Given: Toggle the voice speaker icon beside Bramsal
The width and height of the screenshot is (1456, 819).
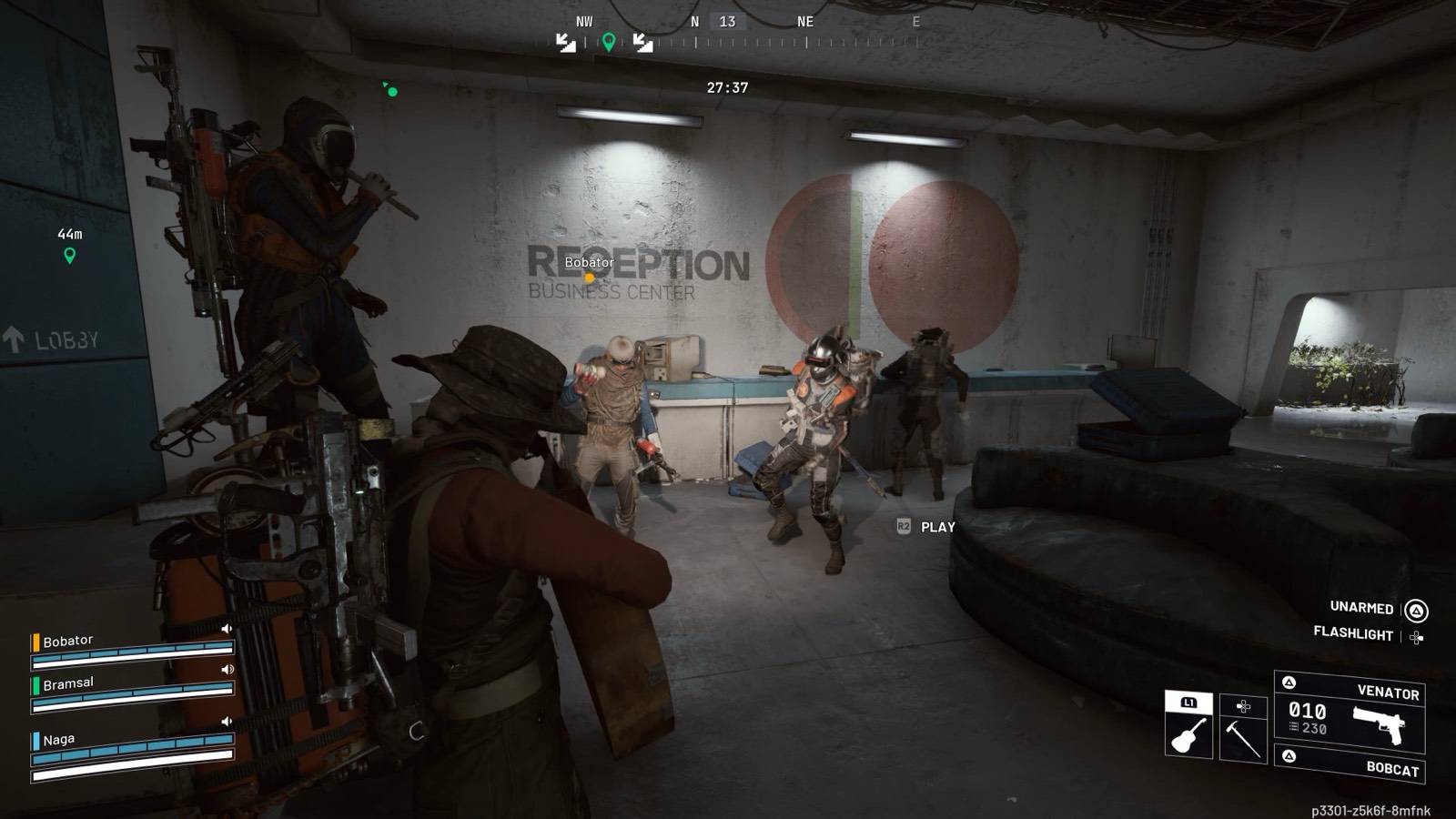Looking at the screenshot, I should tap(227, 670).
